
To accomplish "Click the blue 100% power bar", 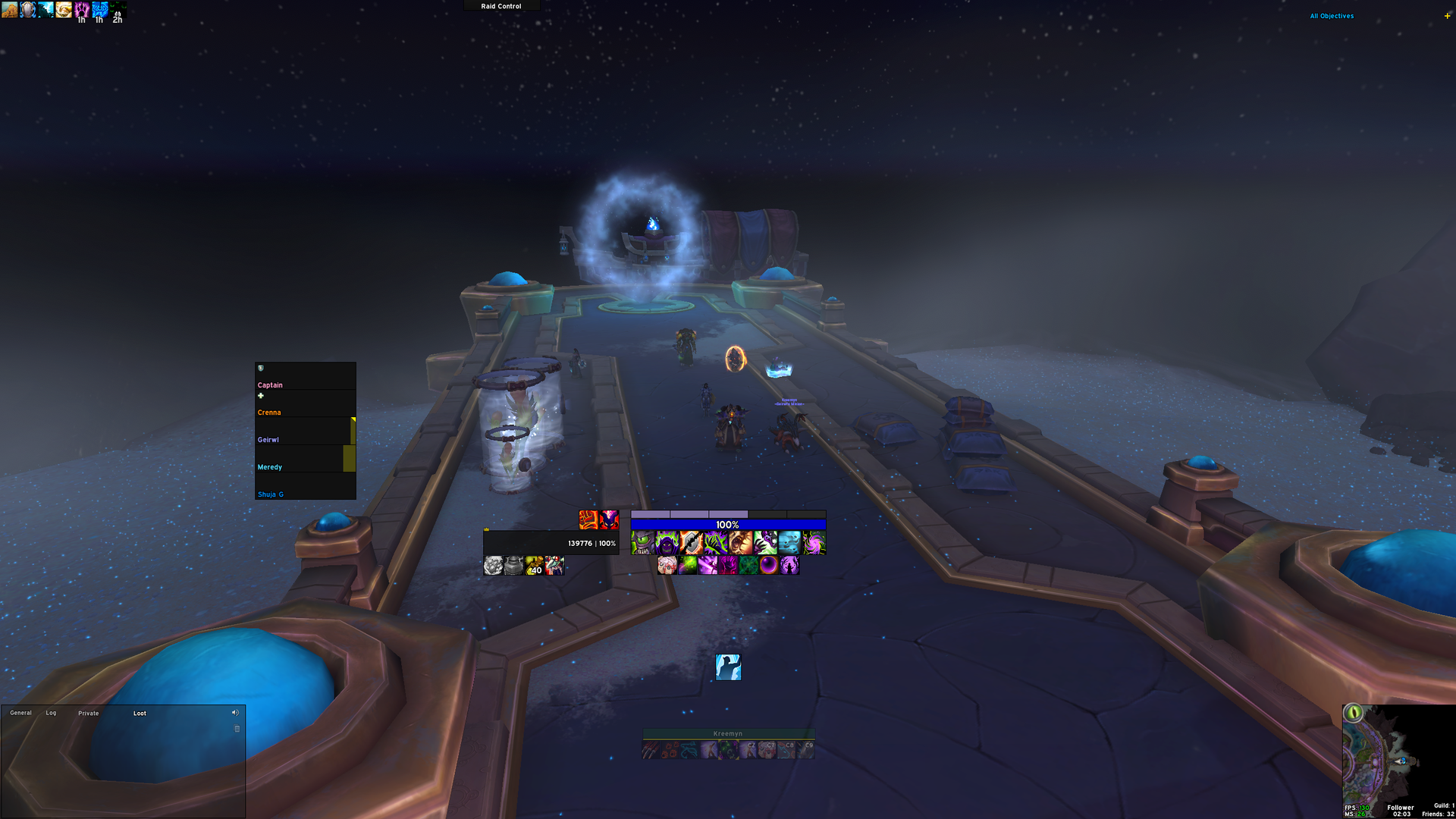I will point(728,523).
